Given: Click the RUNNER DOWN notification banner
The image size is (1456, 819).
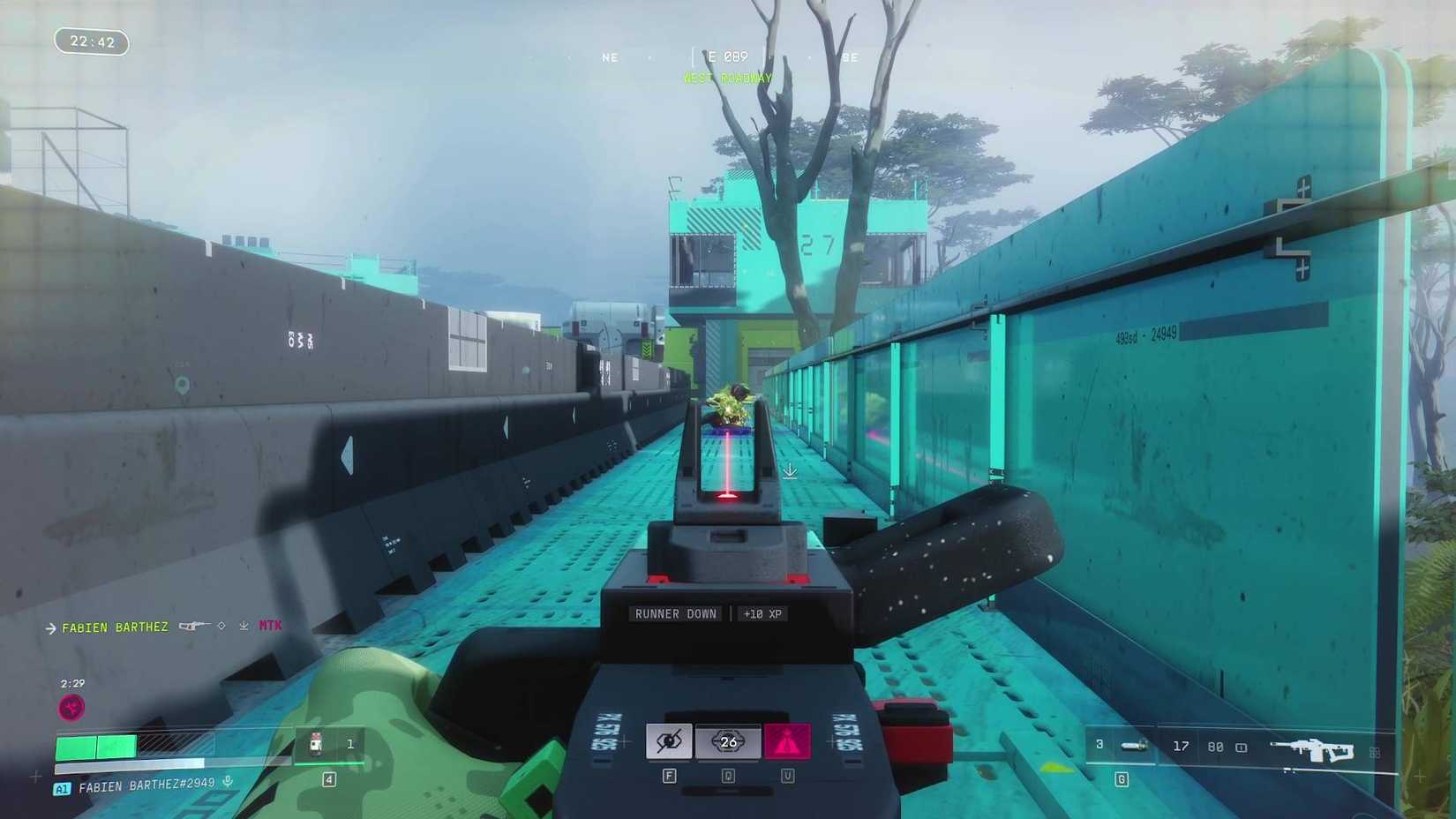Looking at the screenshot, I should click(x=674, y=612).
